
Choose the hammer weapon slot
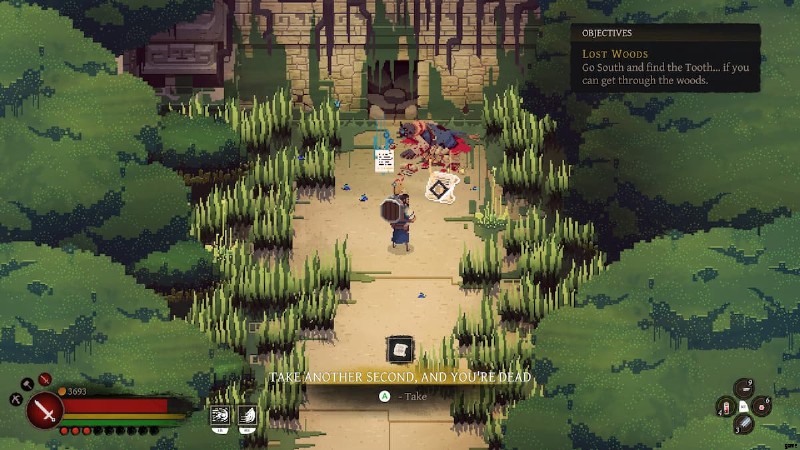(25, 384)
